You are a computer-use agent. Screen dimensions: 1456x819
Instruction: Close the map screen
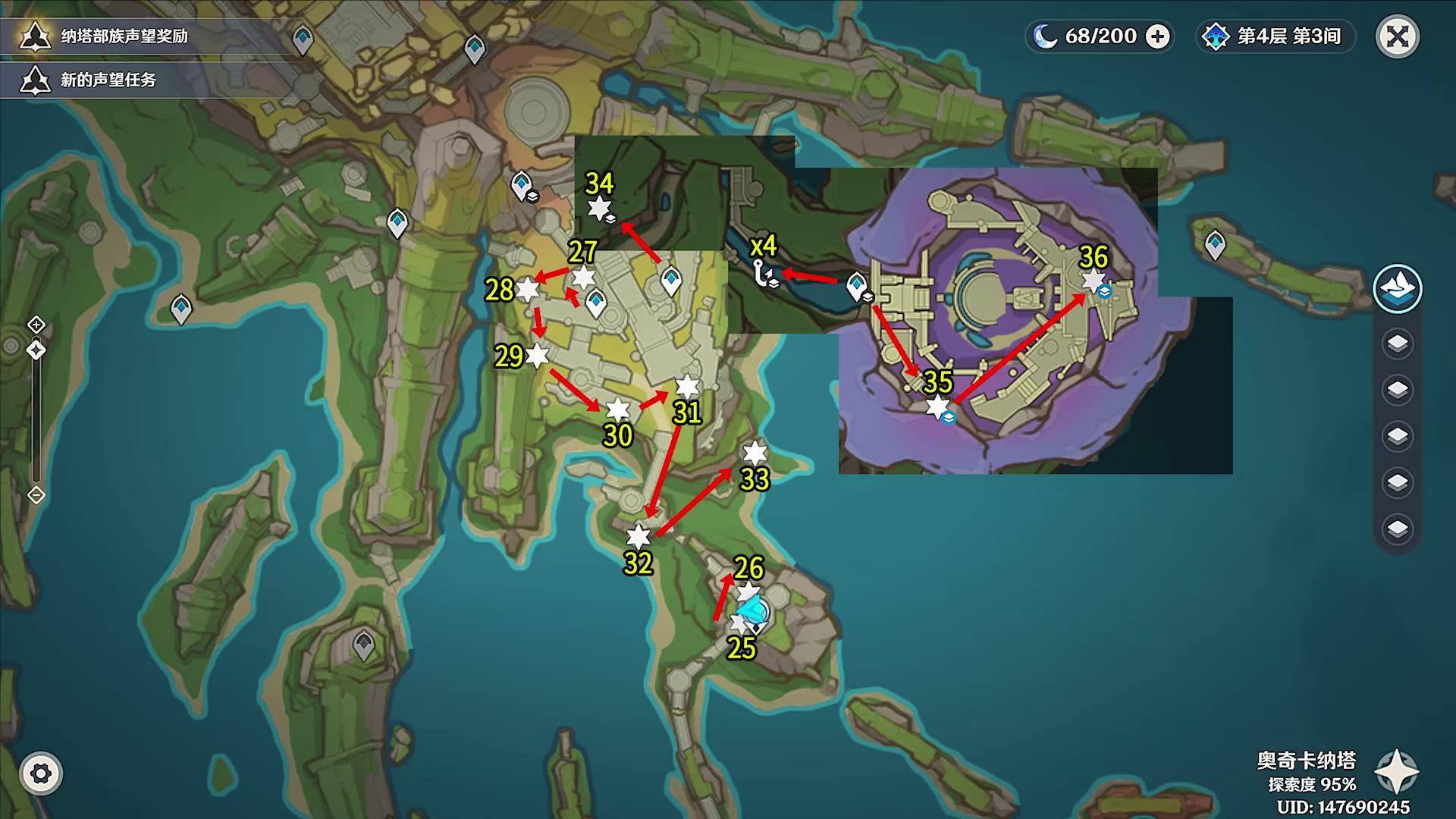click(x=1397, y=36)
